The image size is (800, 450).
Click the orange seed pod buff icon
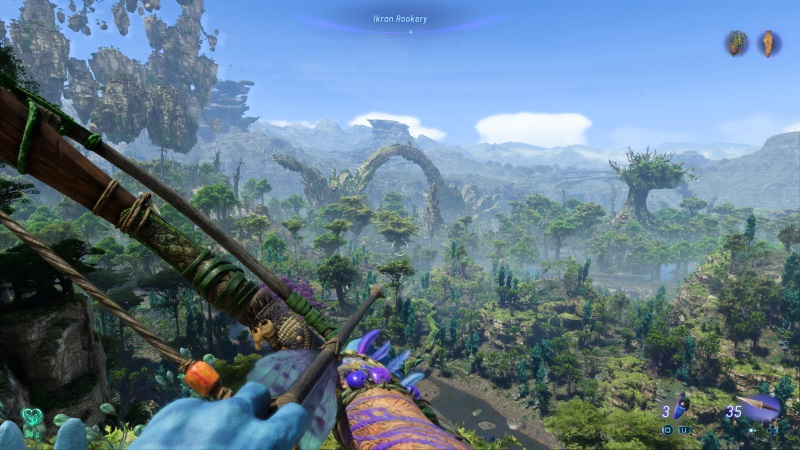[x=767, y=43]
